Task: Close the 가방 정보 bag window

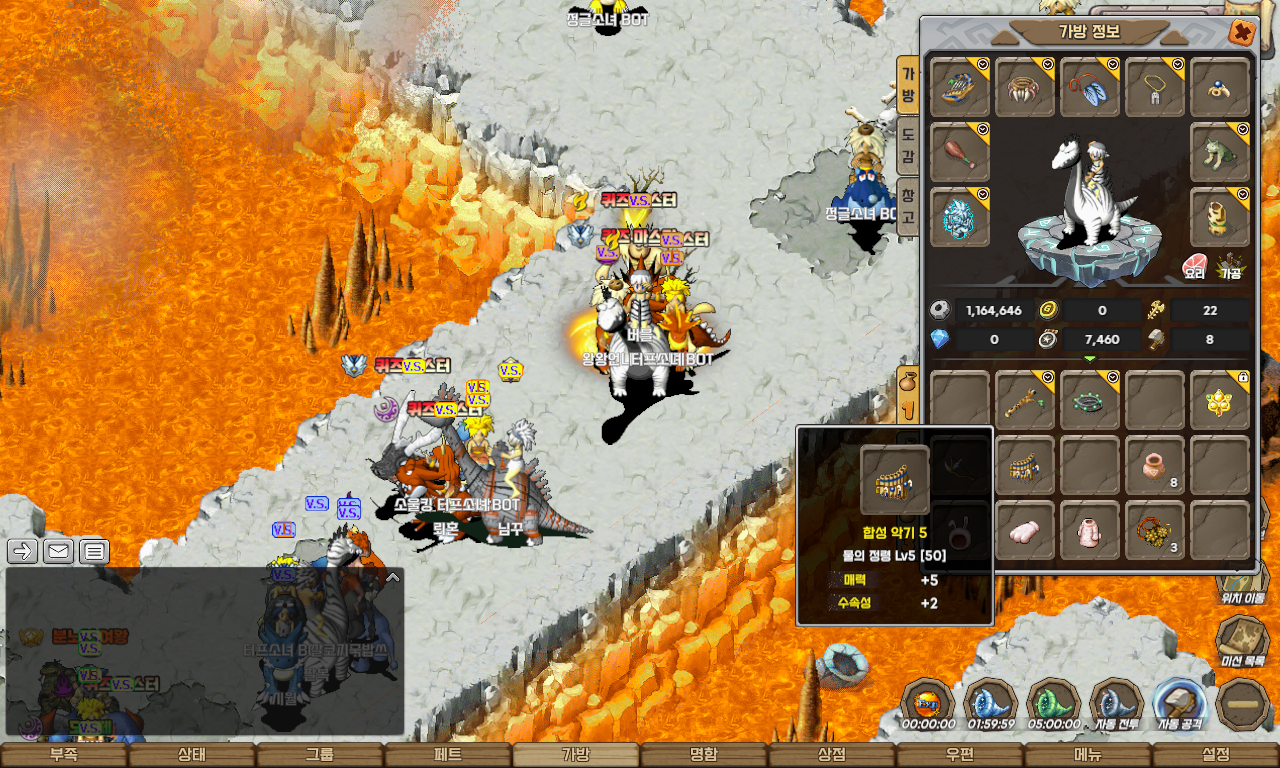Action: [x=1242, y=32]
